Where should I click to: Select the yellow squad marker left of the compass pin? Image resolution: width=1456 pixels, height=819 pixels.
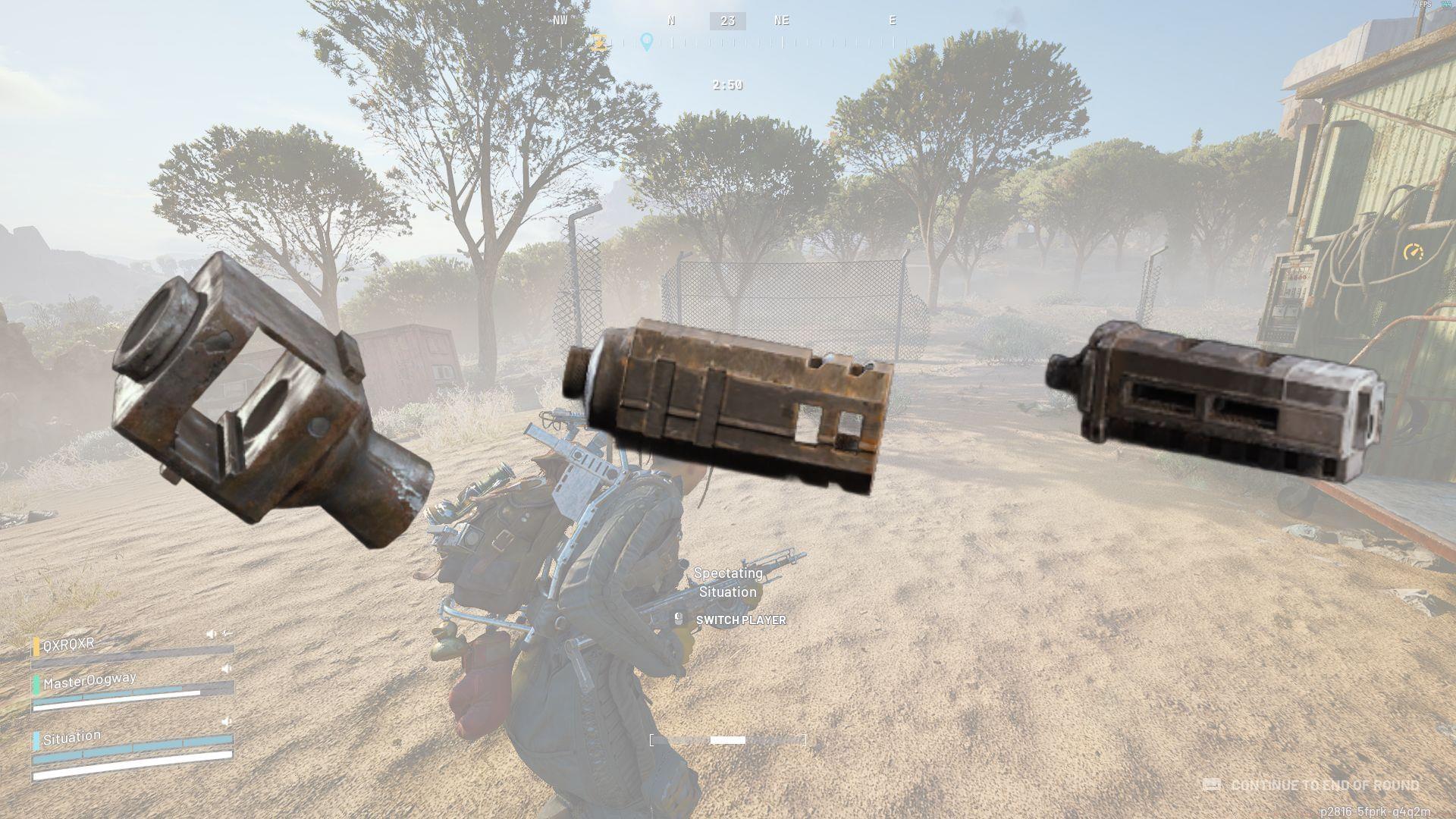(599, 42)
